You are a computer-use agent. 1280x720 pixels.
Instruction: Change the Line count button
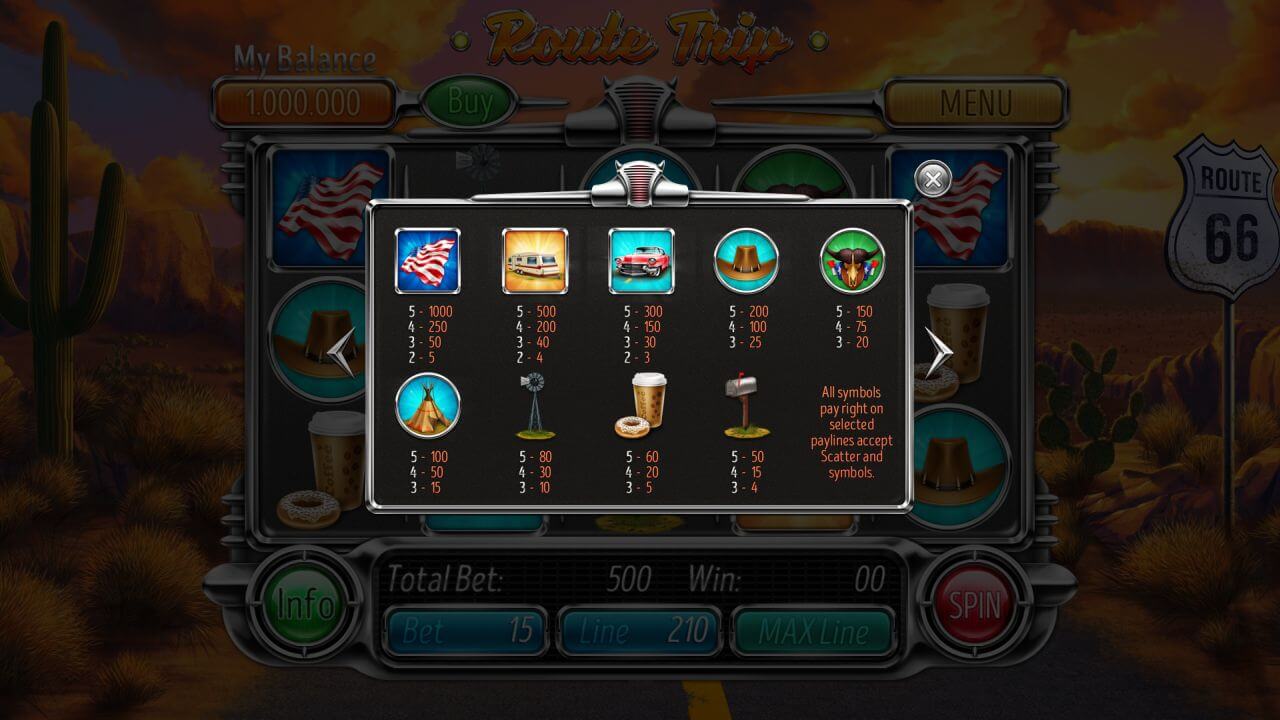[x=640, y=631]
